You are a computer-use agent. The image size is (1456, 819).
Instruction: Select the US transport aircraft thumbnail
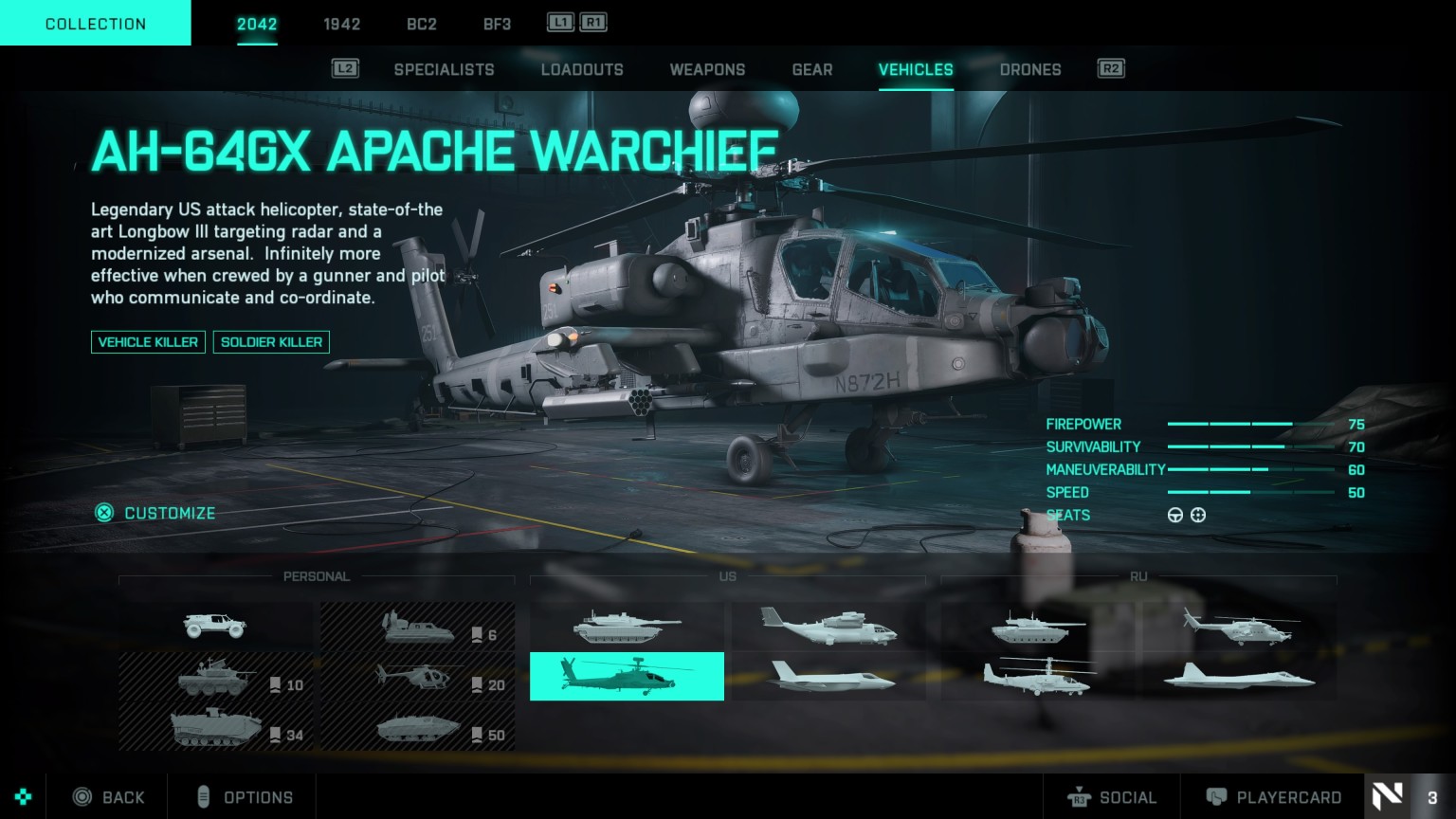click(x=828, y=627)
